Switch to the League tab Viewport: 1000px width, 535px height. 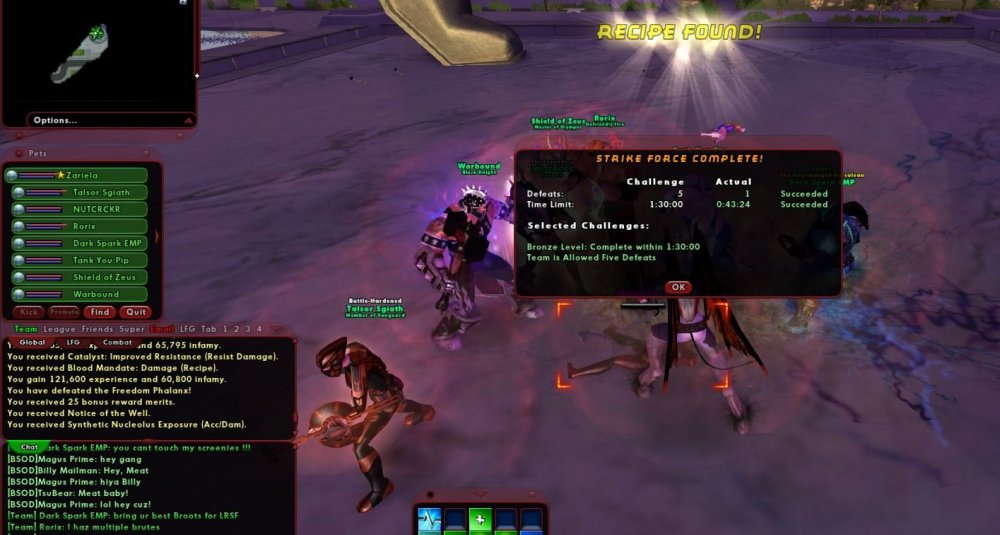point(57,329)
